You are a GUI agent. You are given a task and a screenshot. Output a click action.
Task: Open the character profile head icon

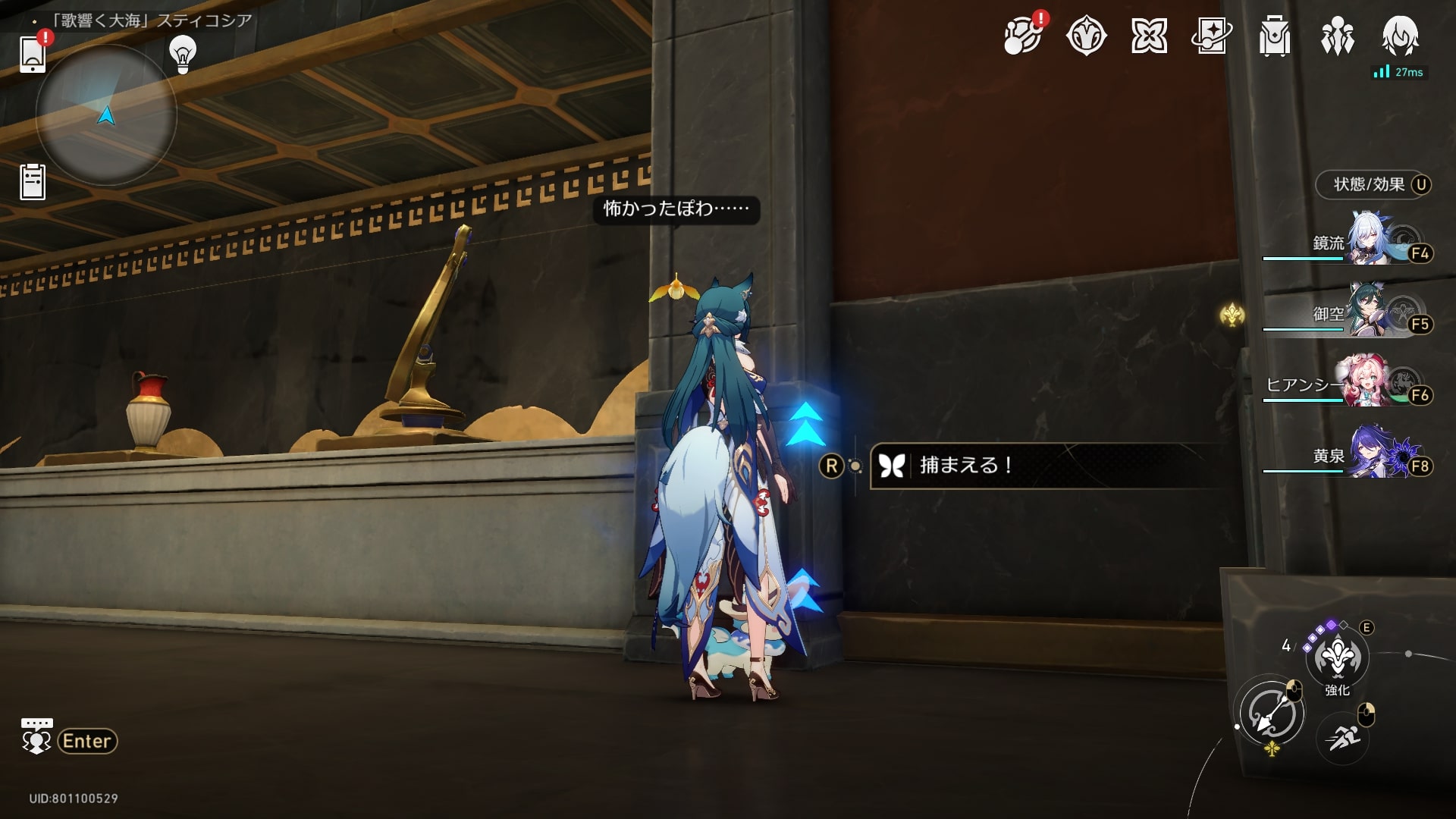tap(1400, 34)
